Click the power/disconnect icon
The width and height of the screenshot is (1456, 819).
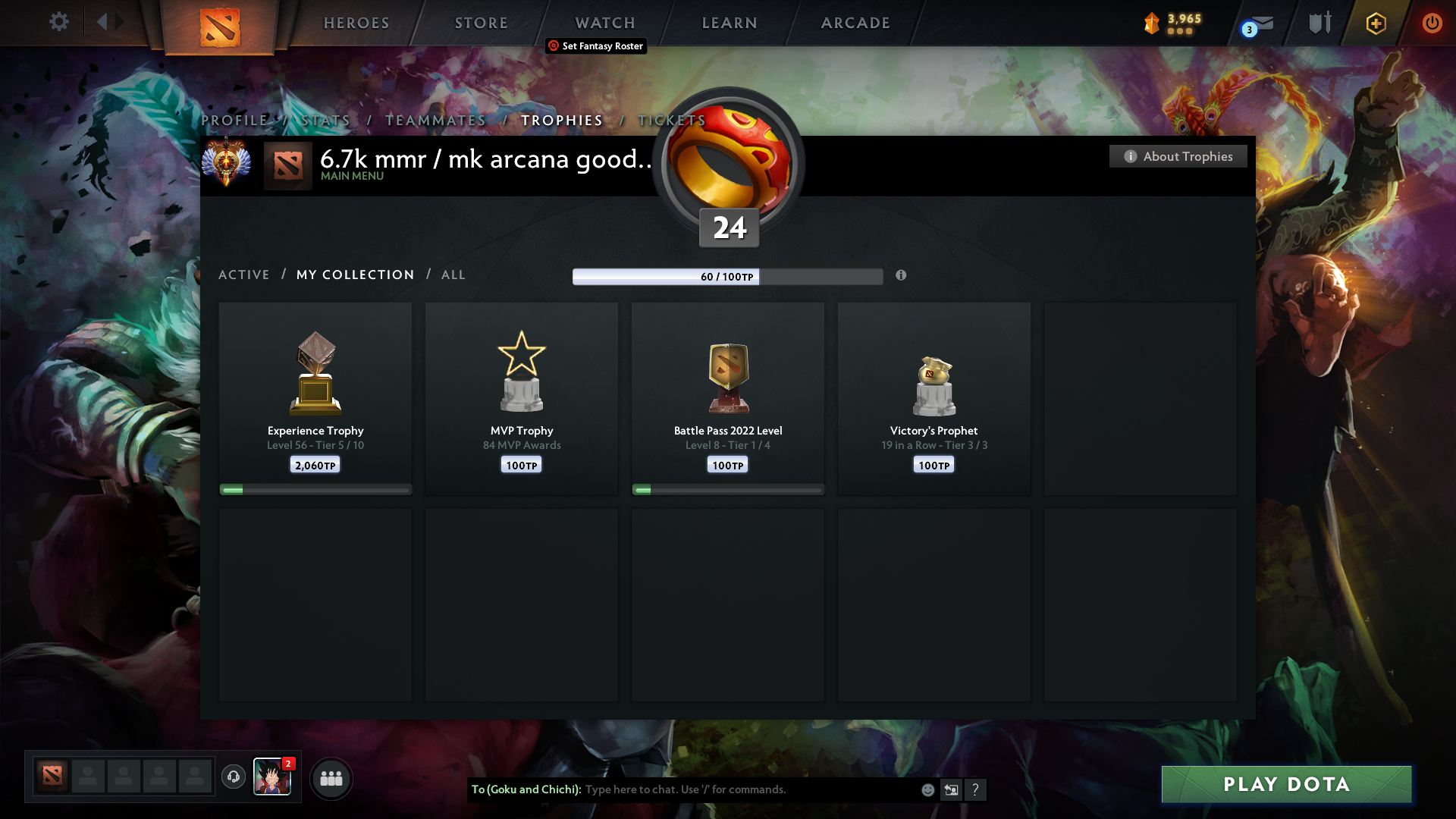[1432, 24]
